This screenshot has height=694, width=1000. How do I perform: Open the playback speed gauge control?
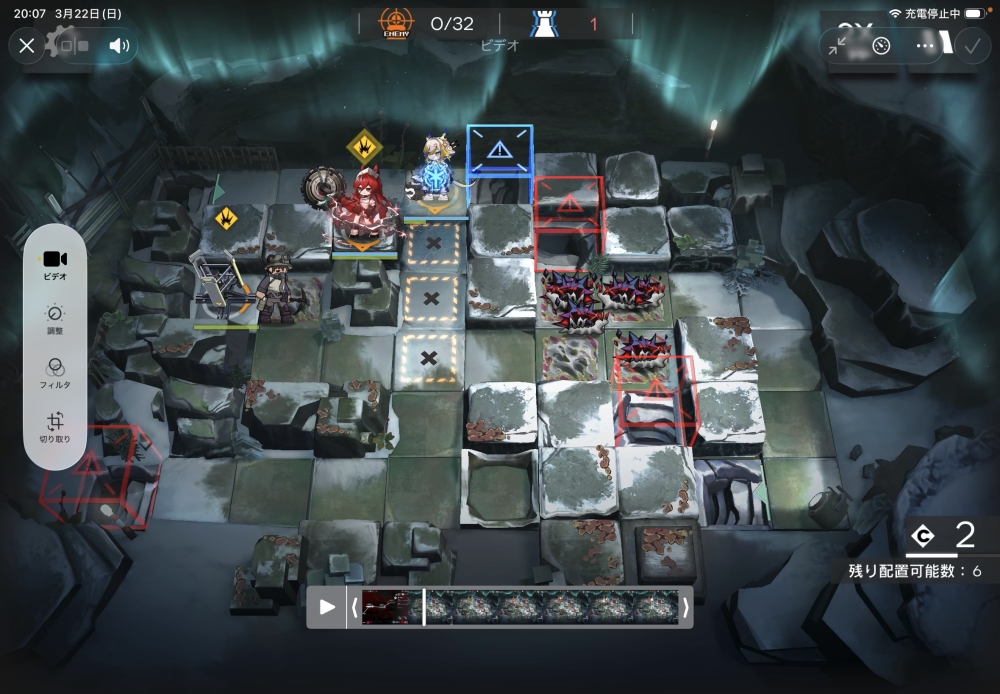pos(881,46)
